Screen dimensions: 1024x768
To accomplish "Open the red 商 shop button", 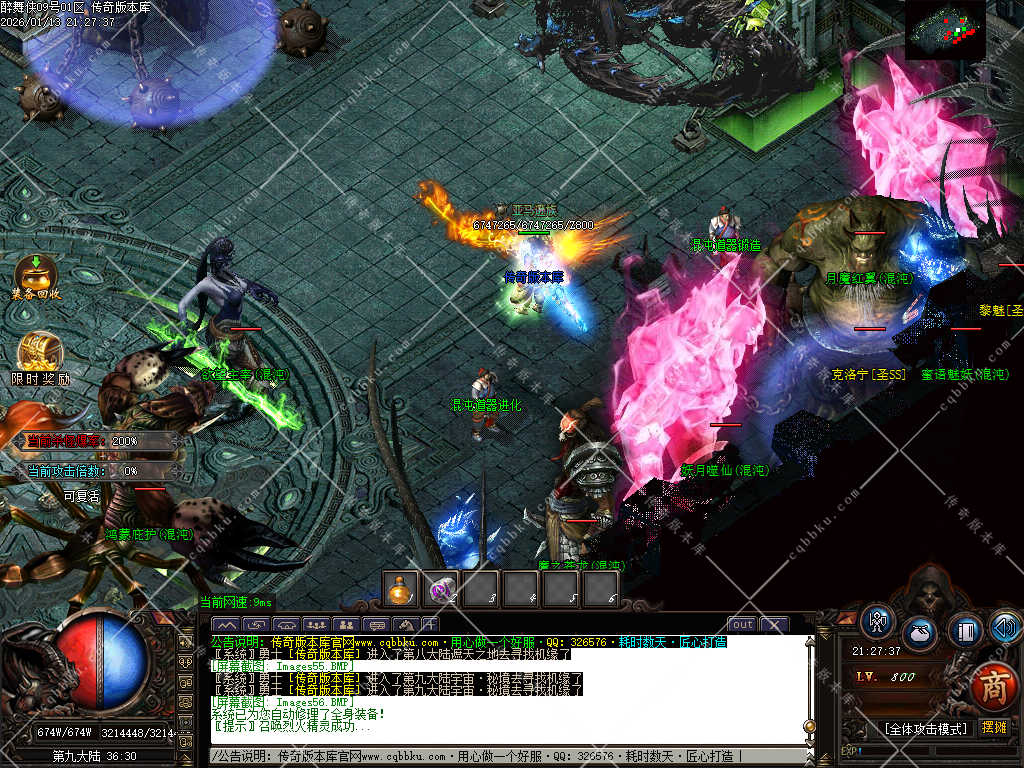I will [993, 686].
